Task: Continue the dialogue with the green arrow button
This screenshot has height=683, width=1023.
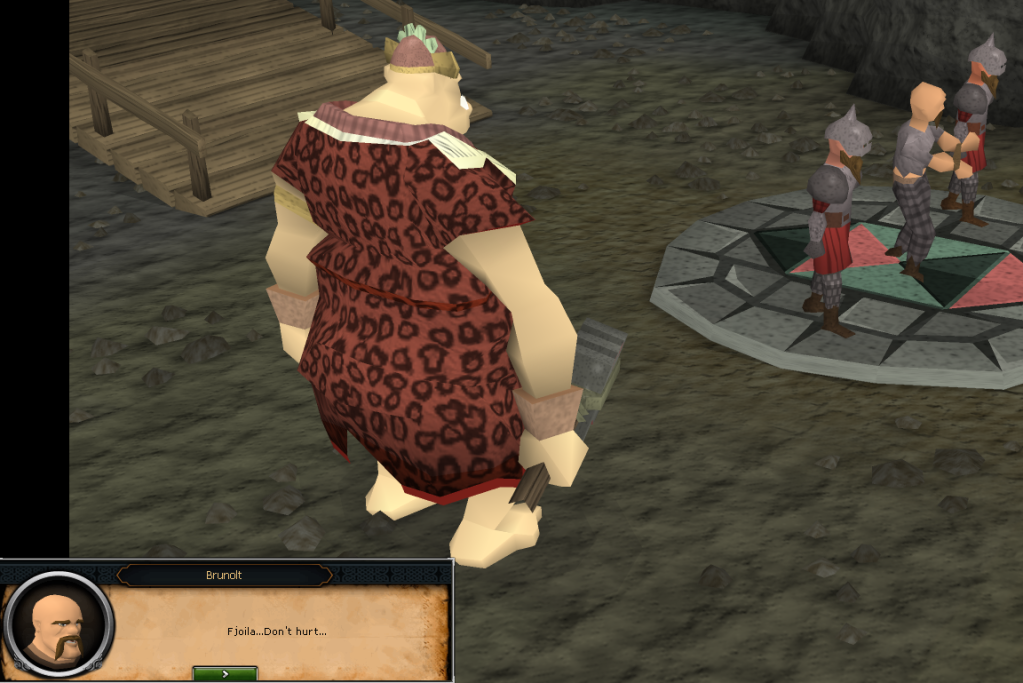Action: (x=225, y=674)
